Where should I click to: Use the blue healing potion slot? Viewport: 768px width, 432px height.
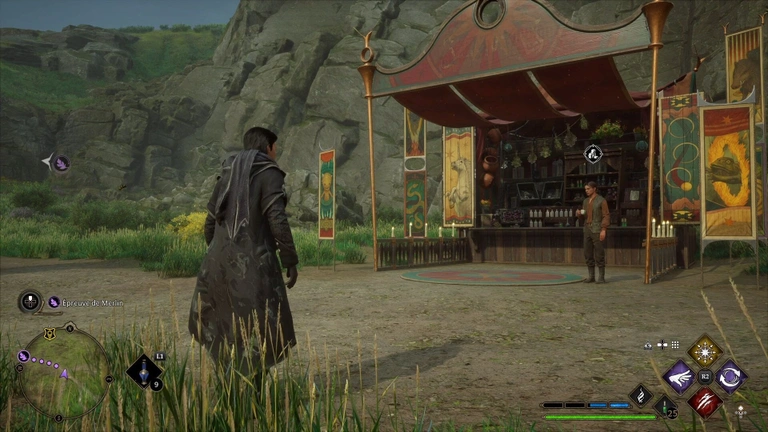pyautogui.click(x=146, y=371)
